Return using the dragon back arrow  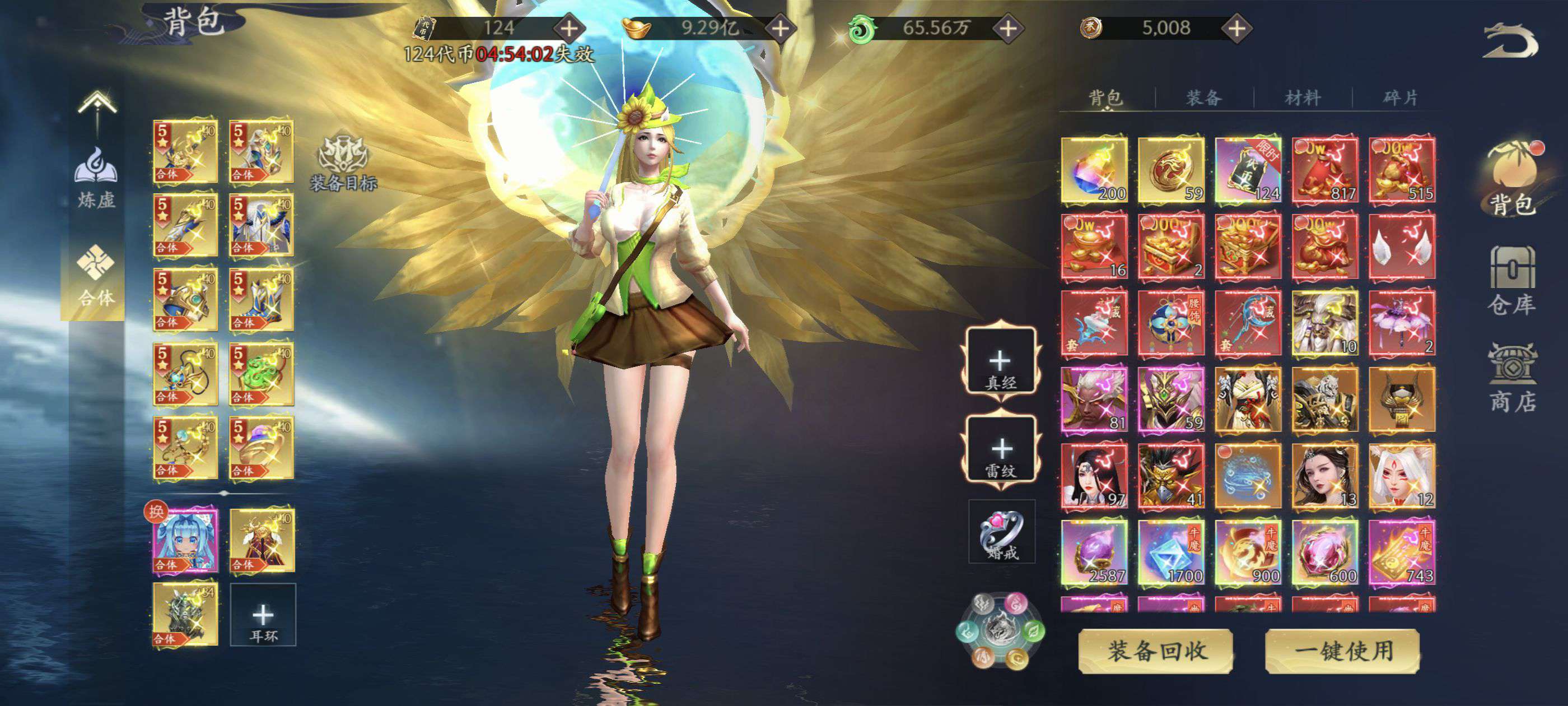pyautogui.click(x=1511, y=41)
